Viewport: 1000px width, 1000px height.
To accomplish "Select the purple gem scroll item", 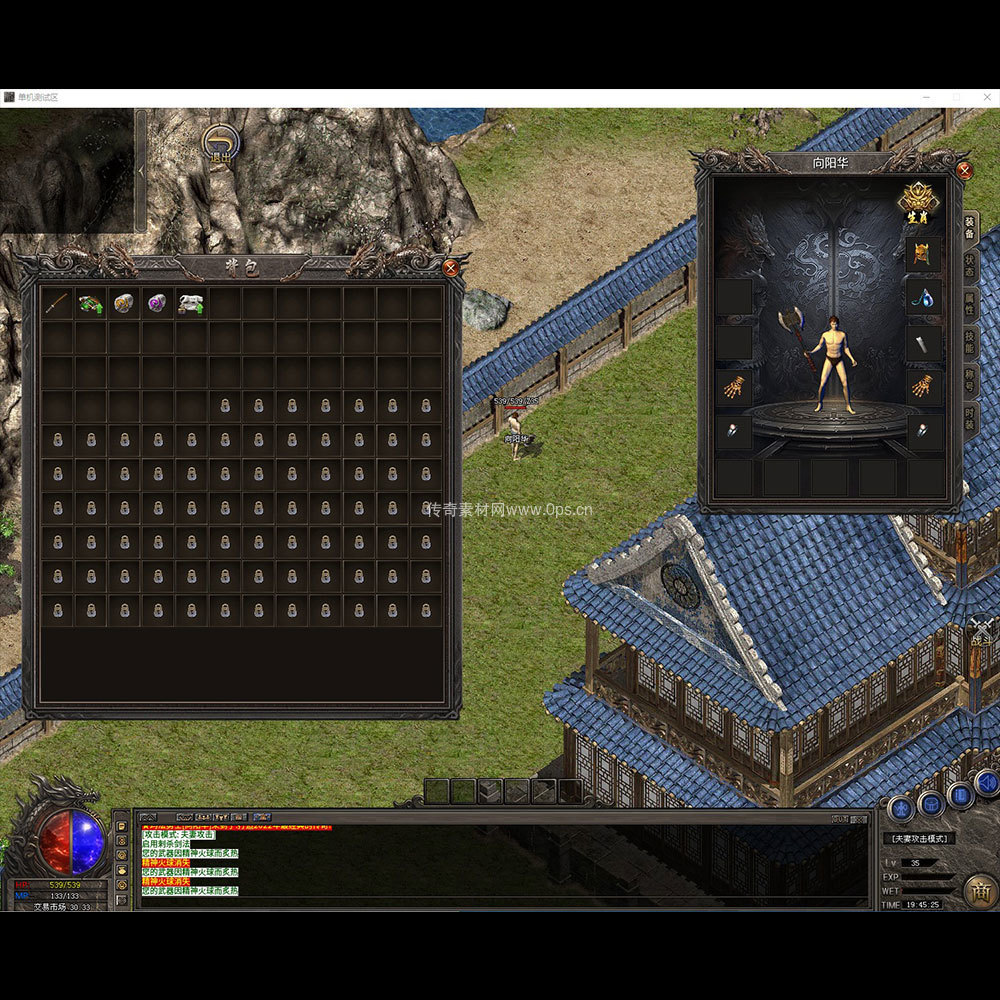I will [x=157, y=303].
